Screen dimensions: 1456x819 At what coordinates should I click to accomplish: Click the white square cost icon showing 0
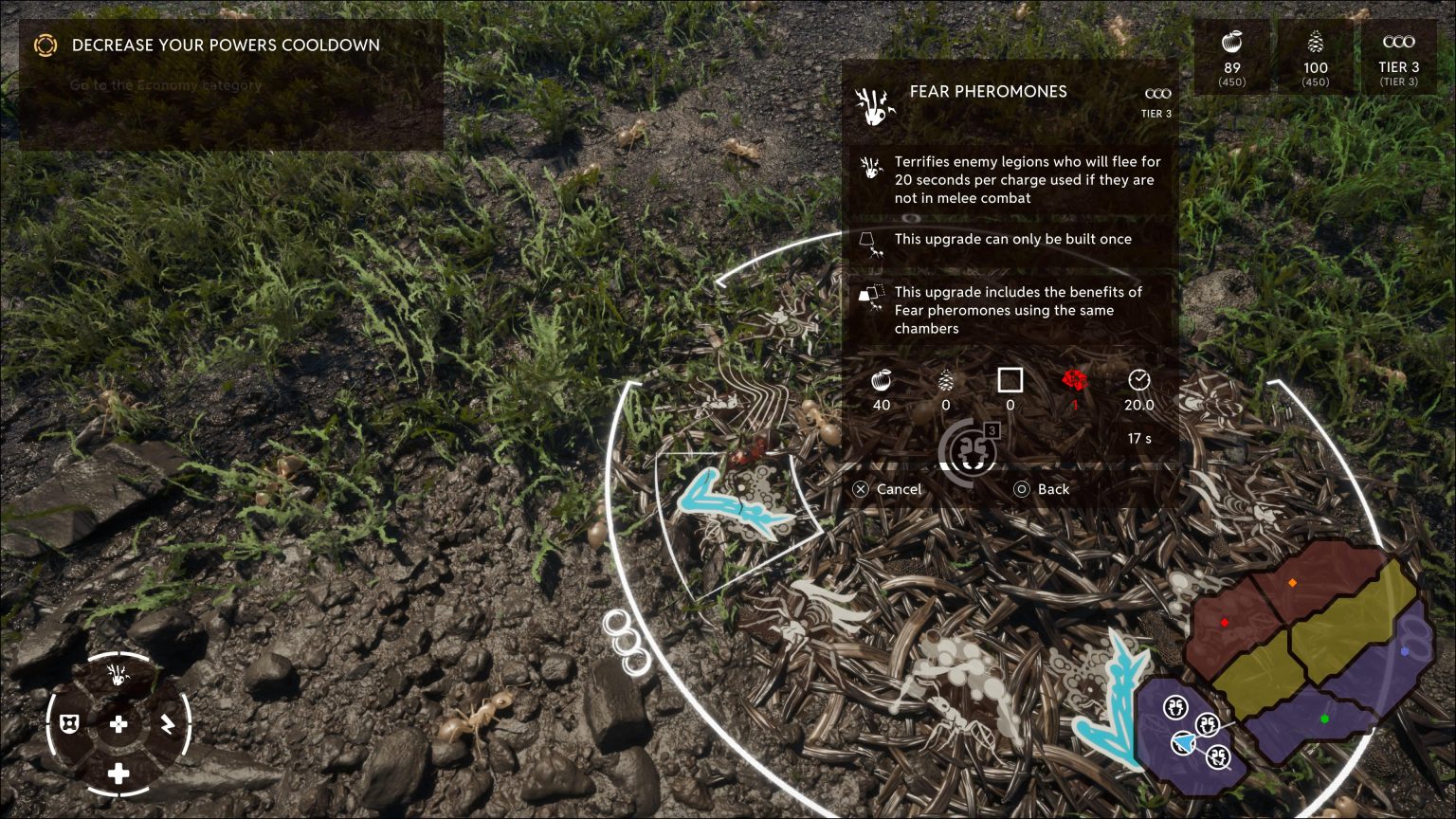click(1010, 380)
